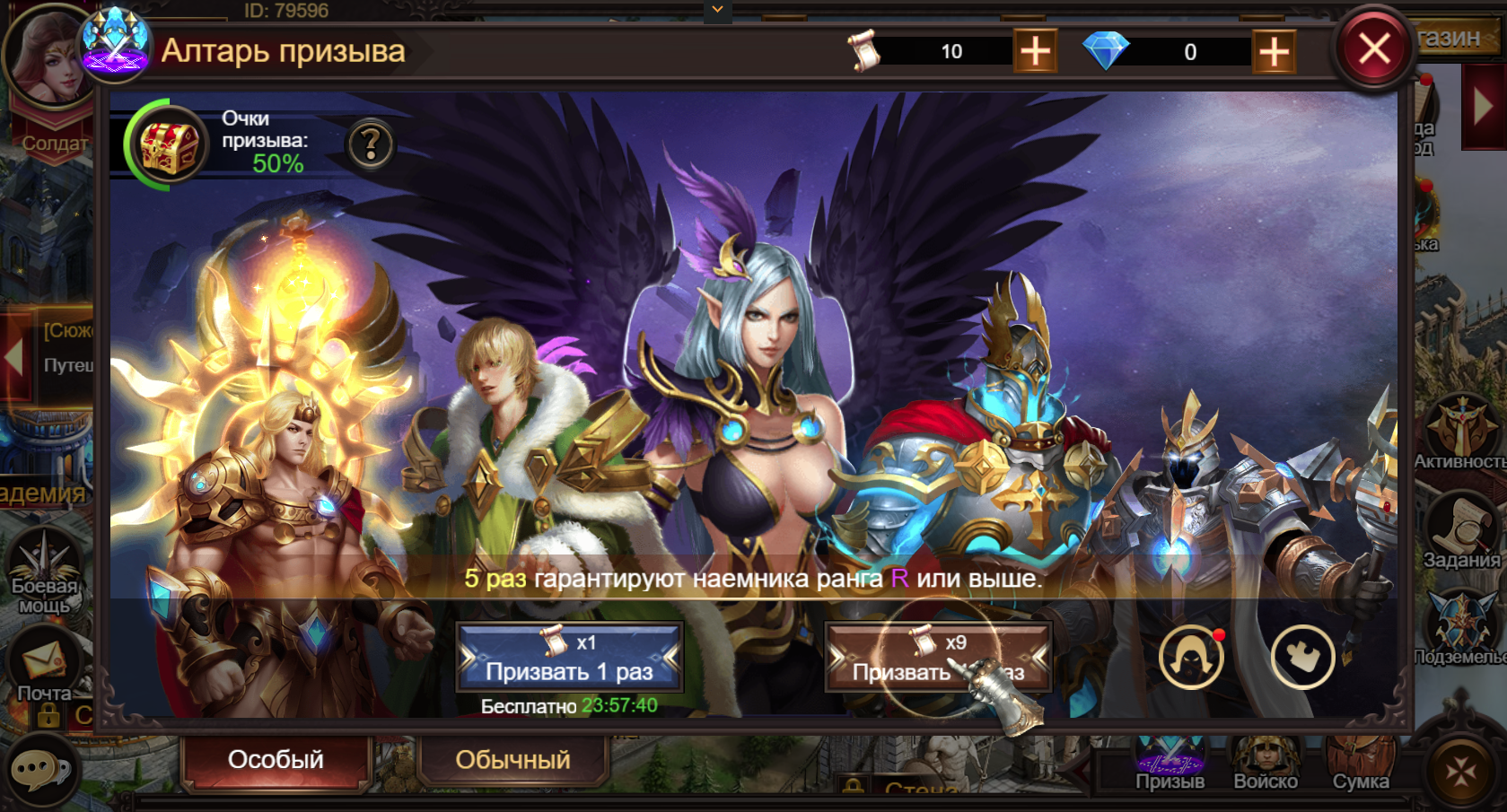Add more summon scrolls with plus button

pyautogui.click(x=1035, y=51)
